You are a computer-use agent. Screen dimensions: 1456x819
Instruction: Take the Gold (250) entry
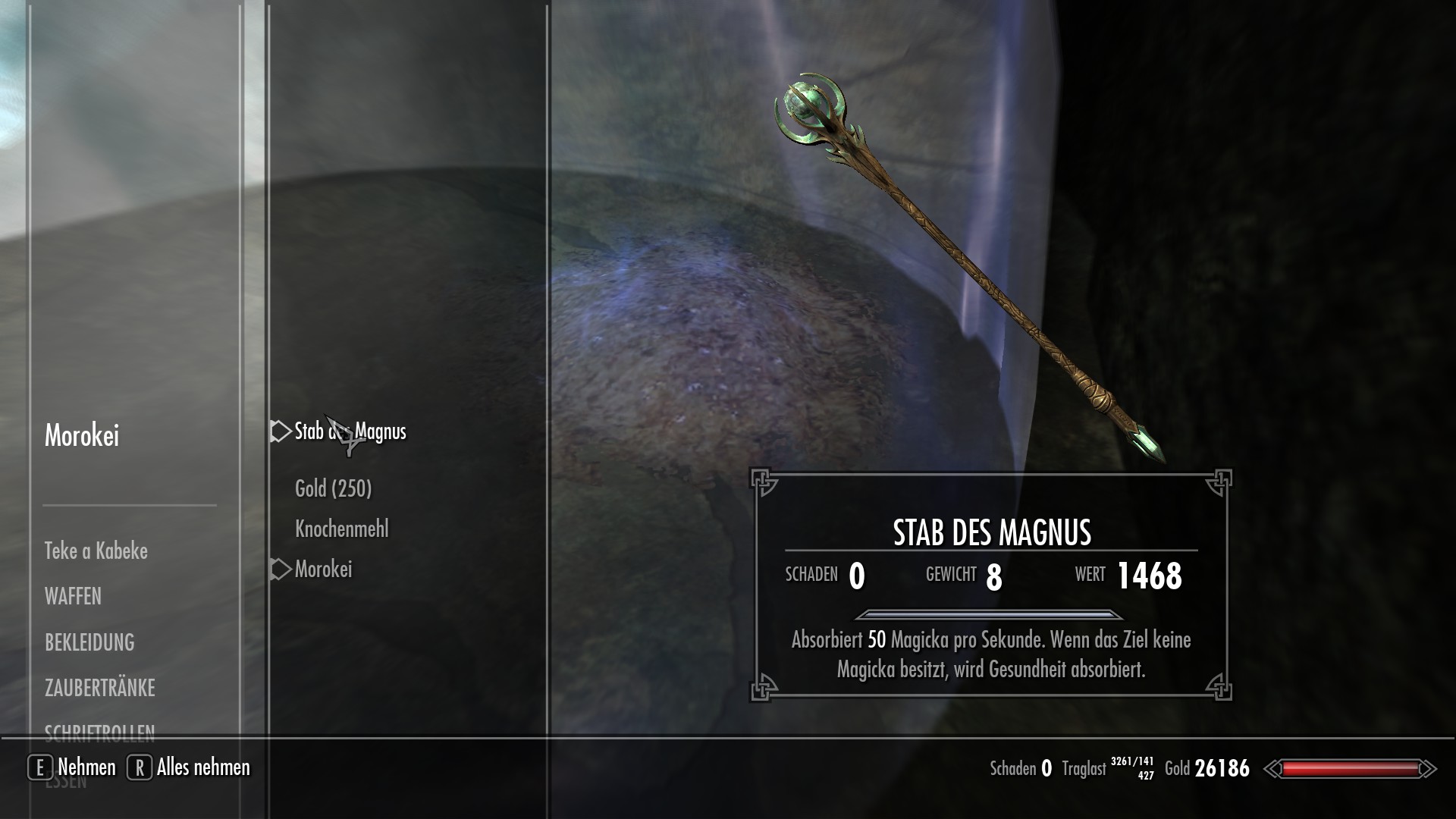click(333, 488)
